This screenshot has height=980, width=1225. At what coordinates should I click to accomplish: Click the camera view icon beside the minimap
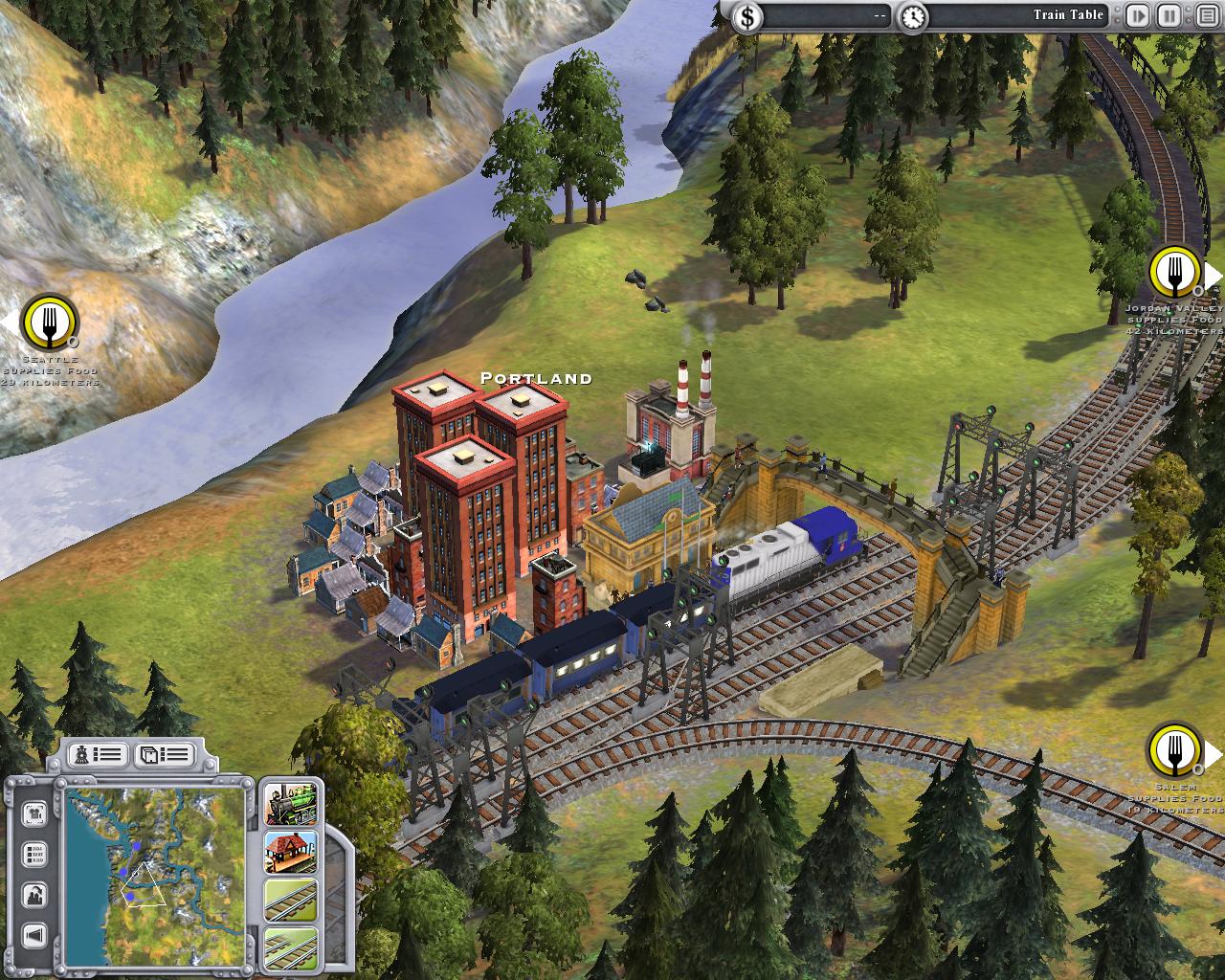[x=33, y=813]
